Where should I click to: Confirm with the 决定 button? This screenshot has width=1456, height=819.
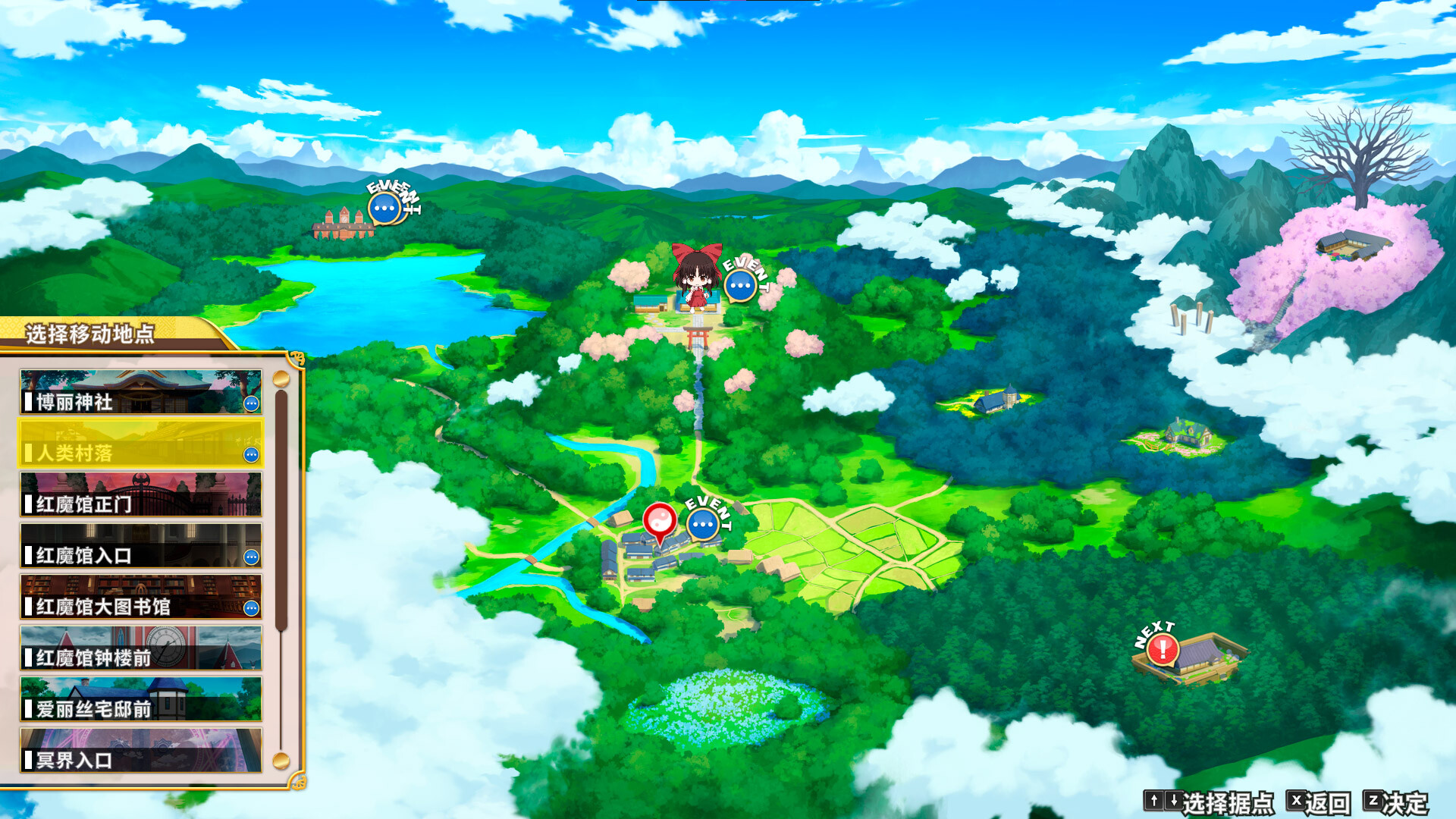point(1396,802)
